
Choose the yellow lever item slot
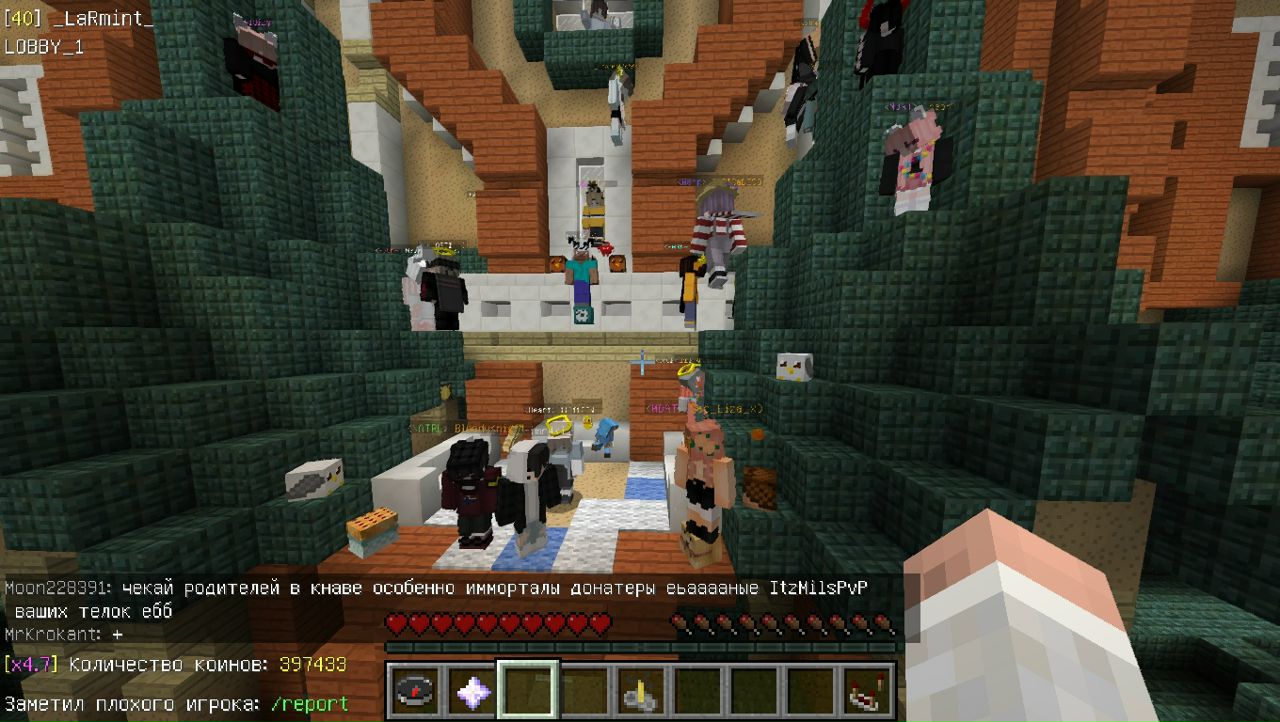click(640, 690)
